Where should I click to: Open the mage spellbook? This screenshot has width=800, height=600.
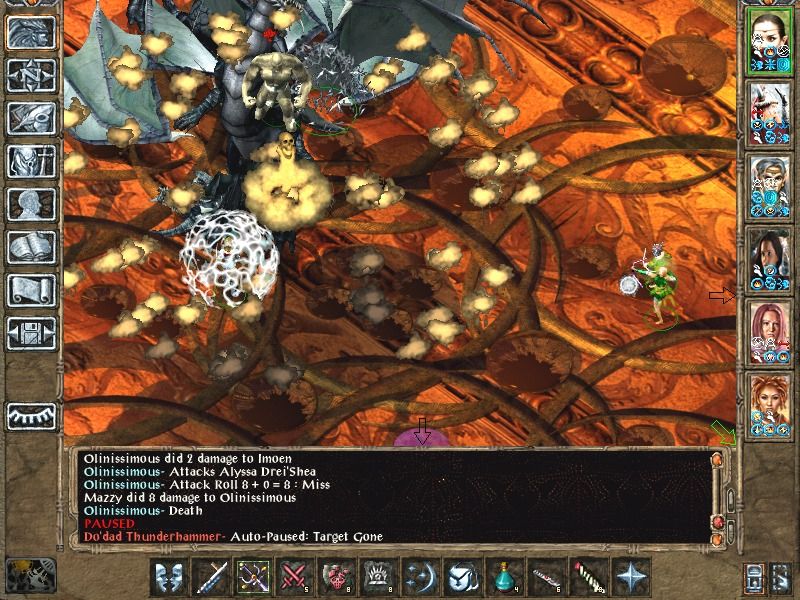click(31, 247)
